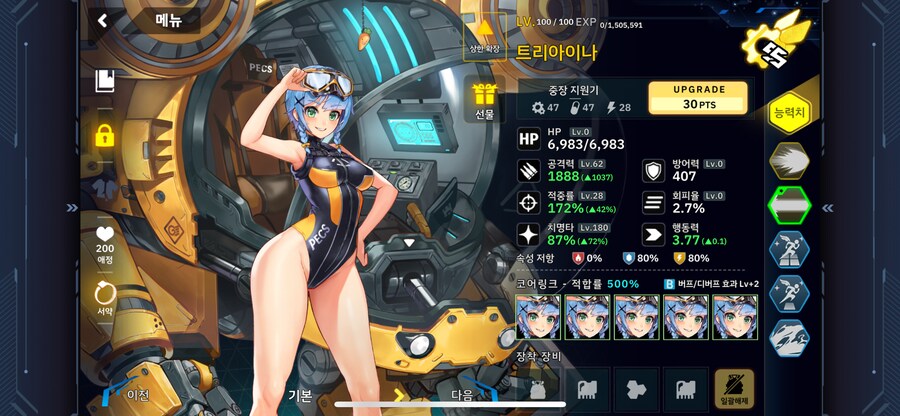900x416 pixels.
Task: Go back using the 메뉴 arrow button
Action: (103, 19)
